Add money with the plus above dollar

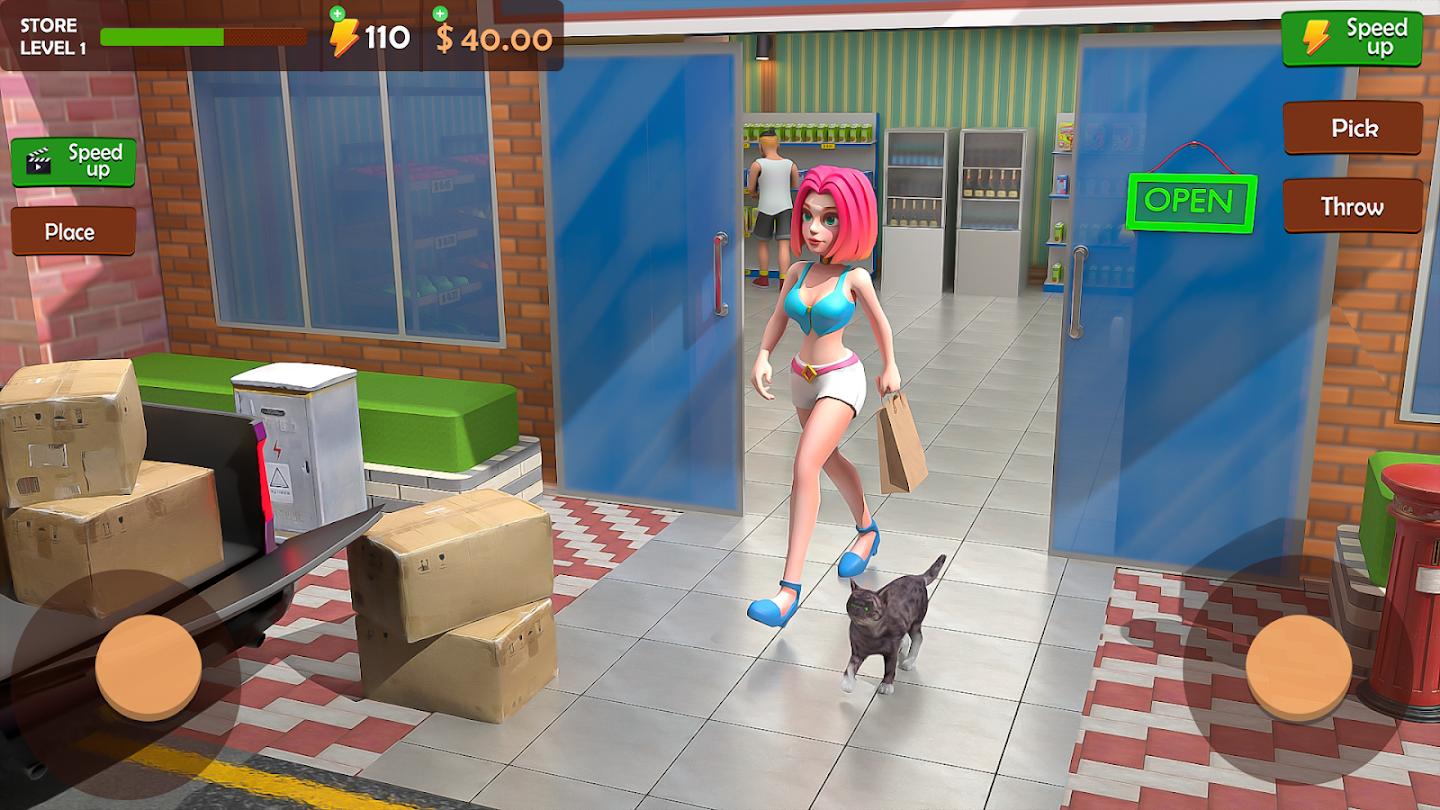point(440,14)
